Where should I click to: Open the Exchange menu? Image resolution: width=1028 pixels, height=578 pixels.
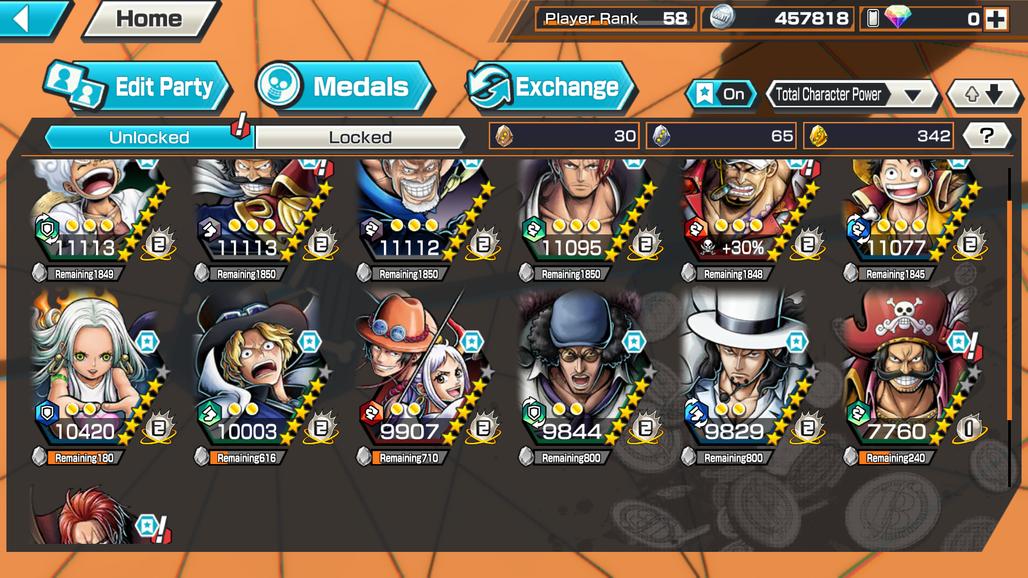551,87
